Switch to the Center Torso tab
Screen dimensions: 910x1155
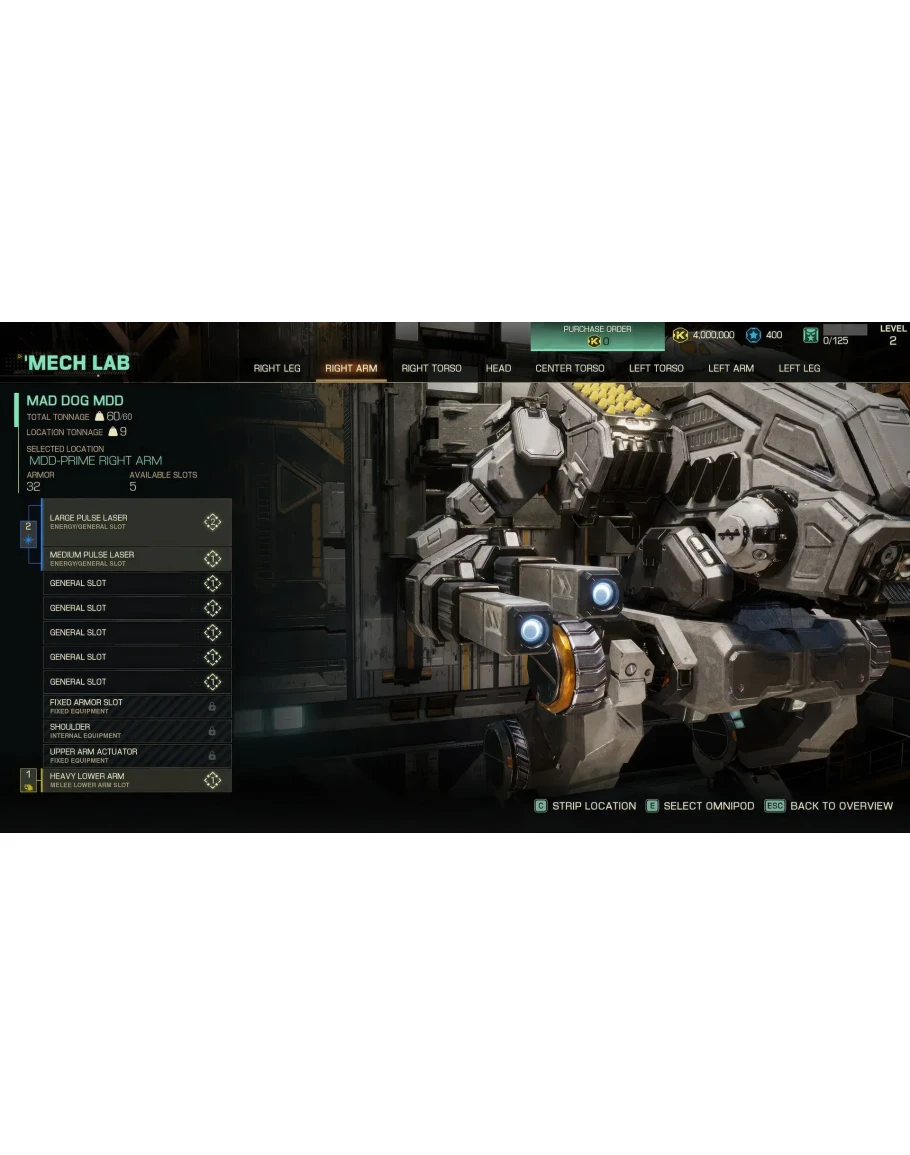tap(569, 369)
